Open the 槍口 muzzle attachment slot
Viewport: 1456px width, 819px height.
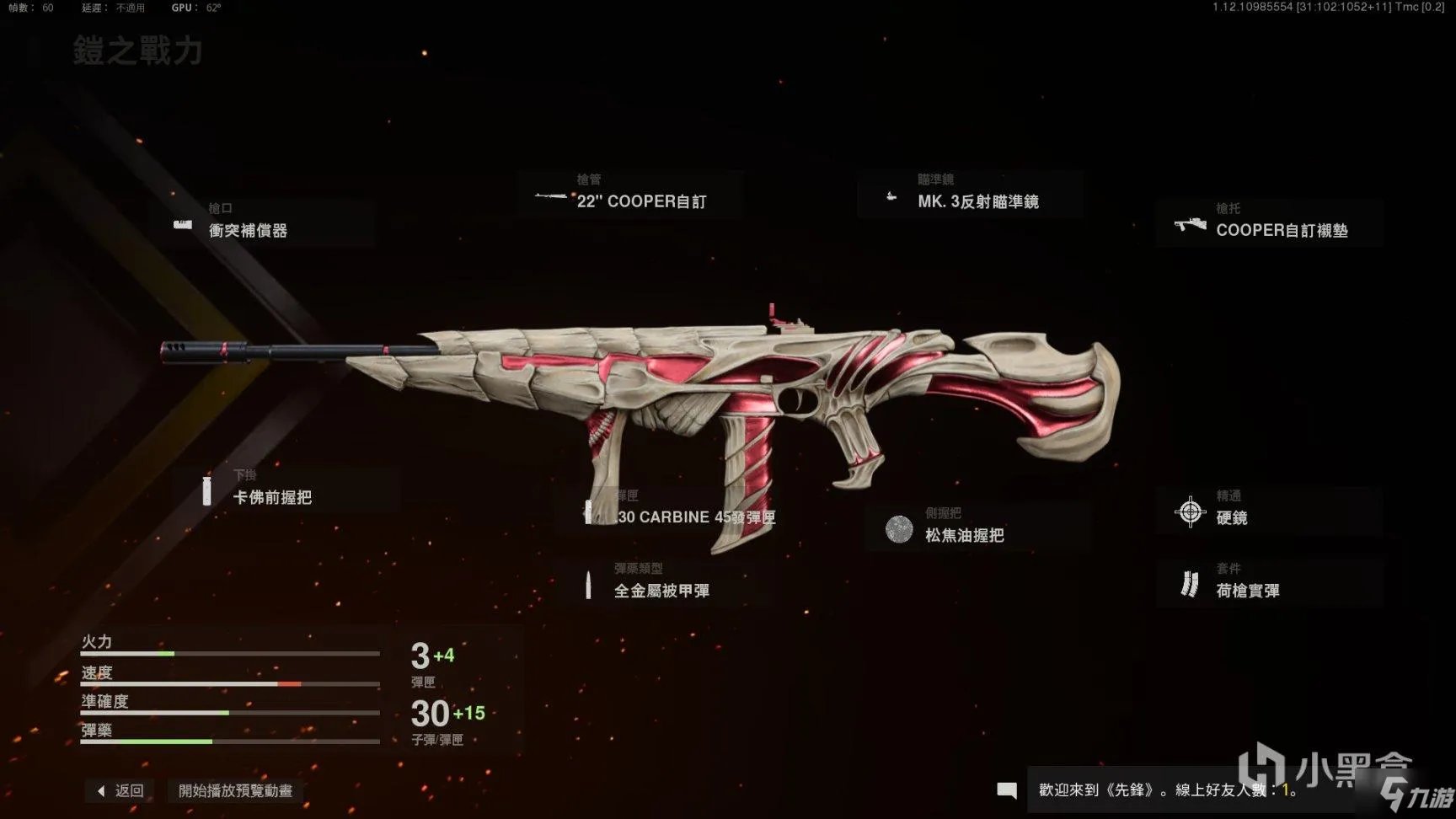(270, 219)
